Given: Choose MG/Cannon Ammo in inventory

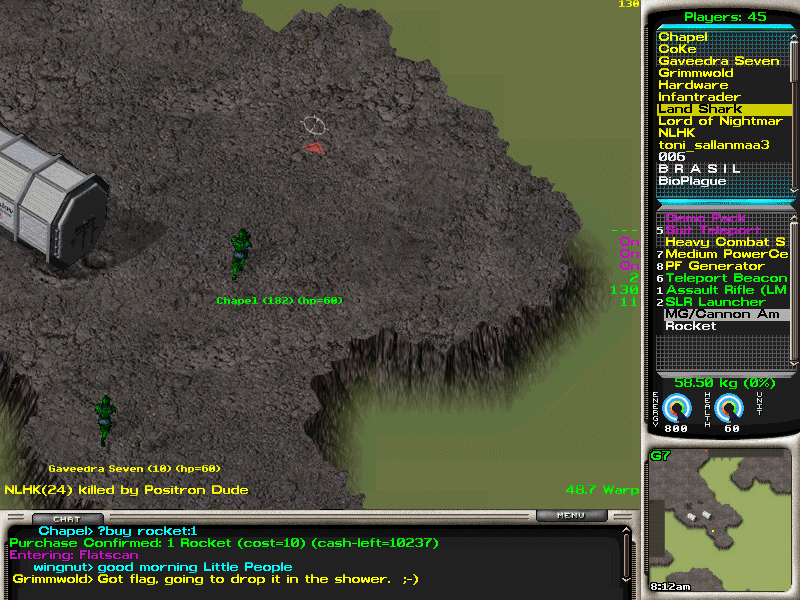Looking at the screenshot, I should (722, 314).
